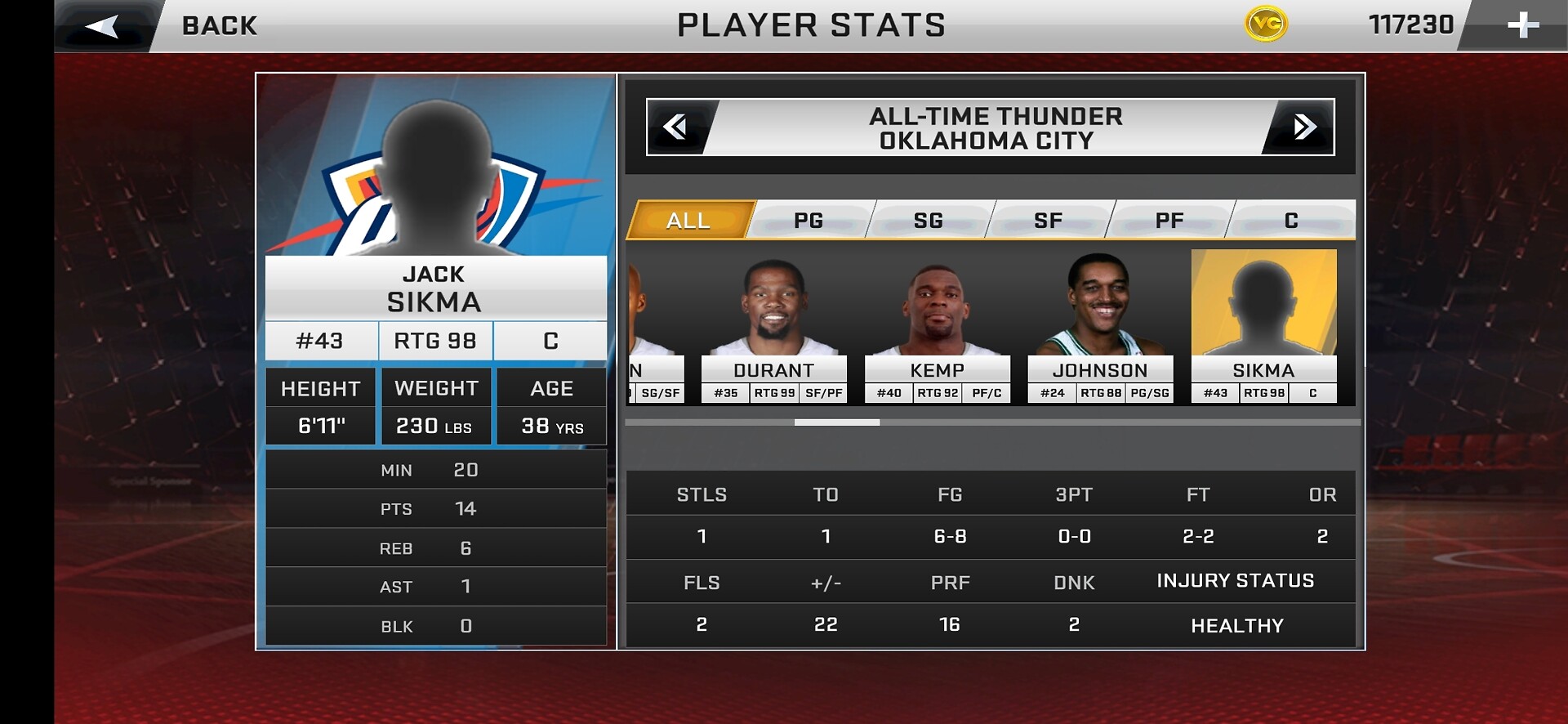Switch to the previous team

(675, 127)
